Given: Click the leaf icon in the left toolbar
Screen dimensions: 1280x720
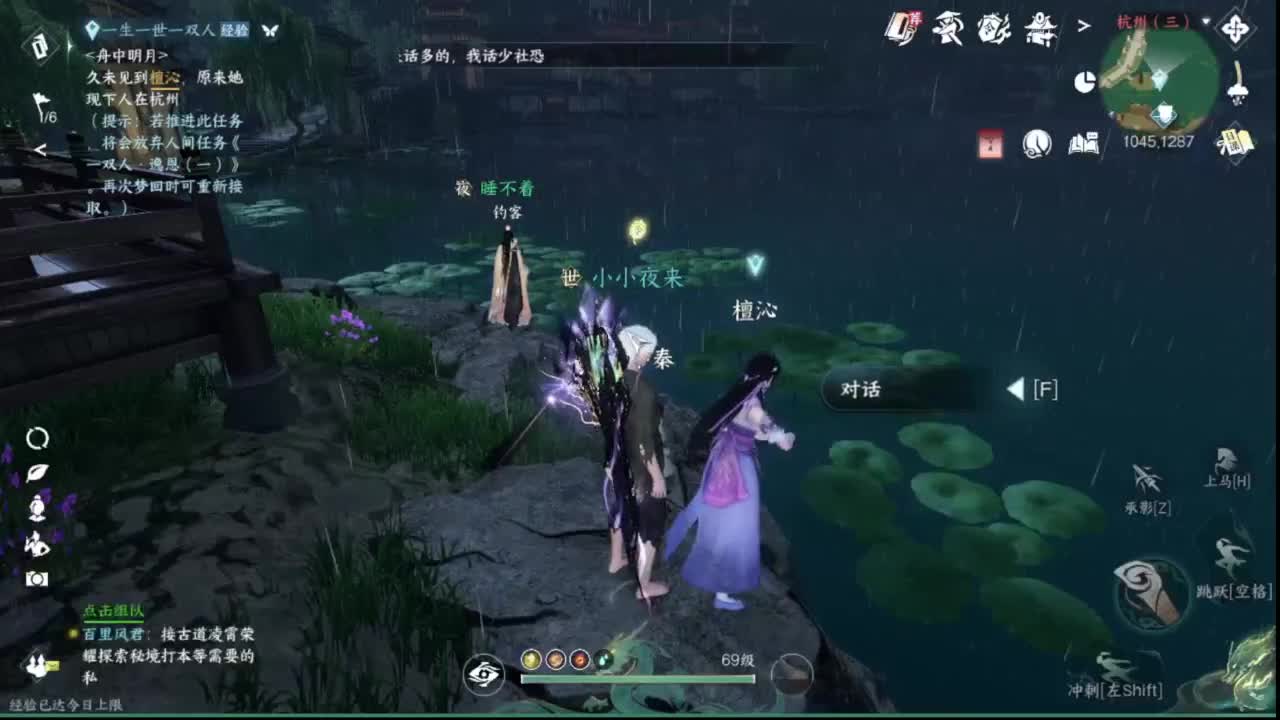Looking at the screenshot, I should tap(37, 473).
